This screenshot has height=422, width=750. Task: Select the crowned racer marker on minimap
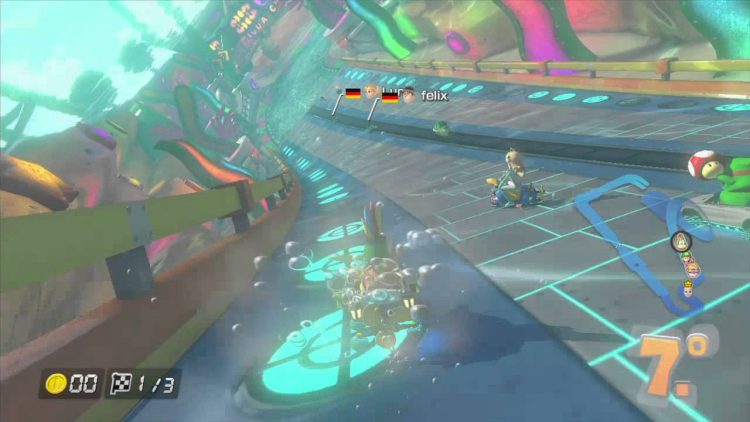(689, 288)
